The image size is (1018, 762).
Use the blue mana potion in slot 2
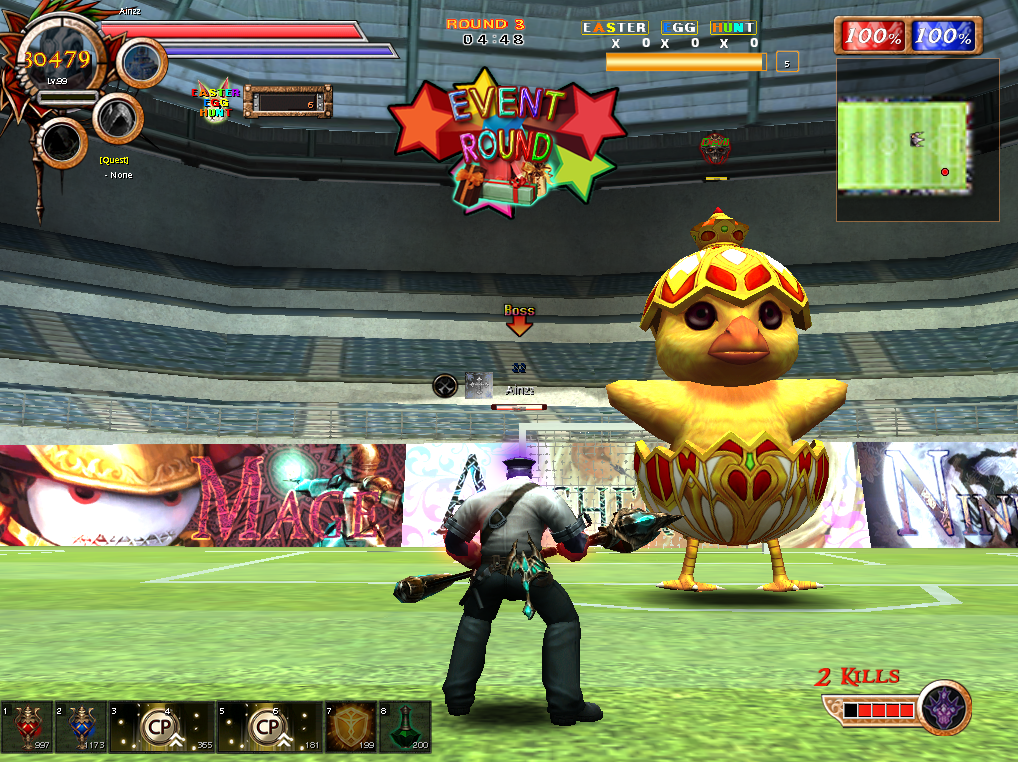pyautogui.click(x=81, y=726)
